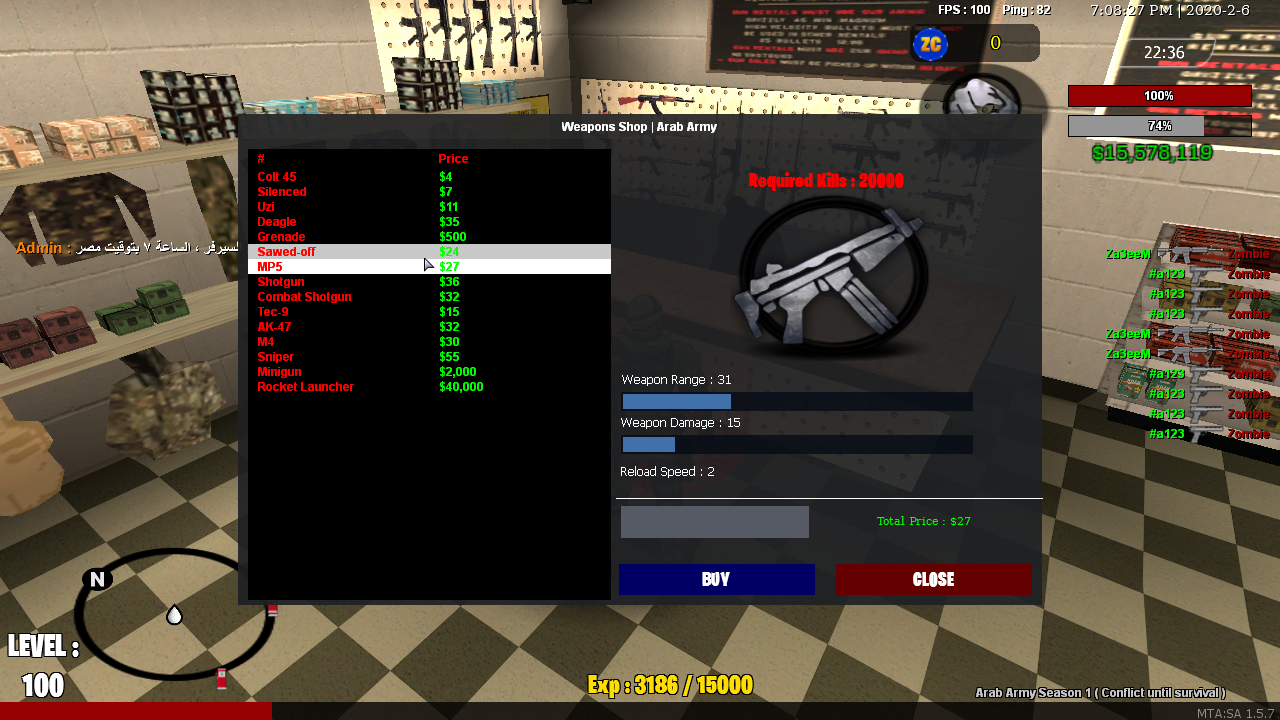Screen dimensions: 1280x720
Task: Click the blue ZC coin badge
Action: [931, 44]
